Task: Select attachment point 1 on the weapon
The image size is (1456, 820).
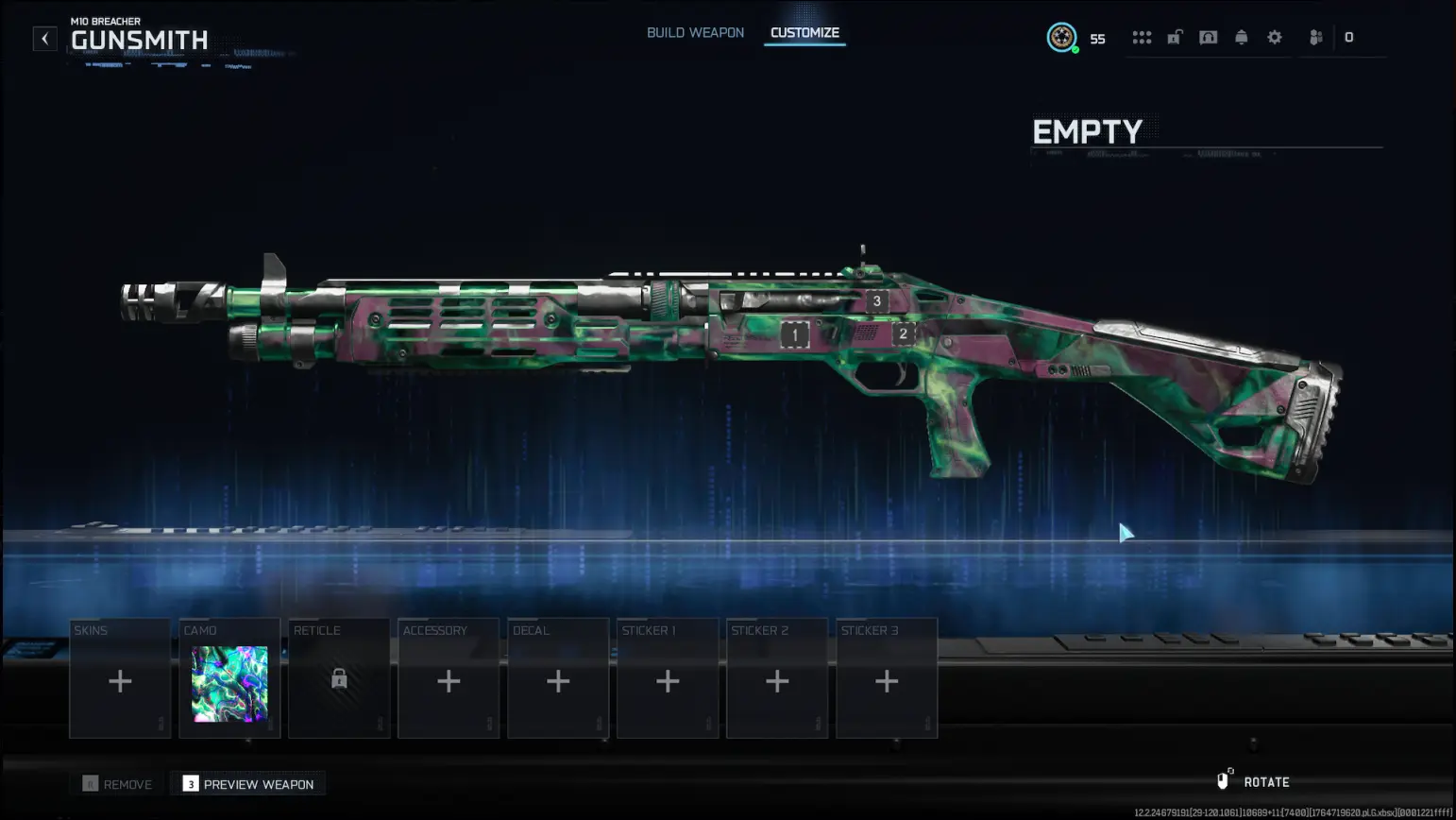Action: tap(794, 333)
